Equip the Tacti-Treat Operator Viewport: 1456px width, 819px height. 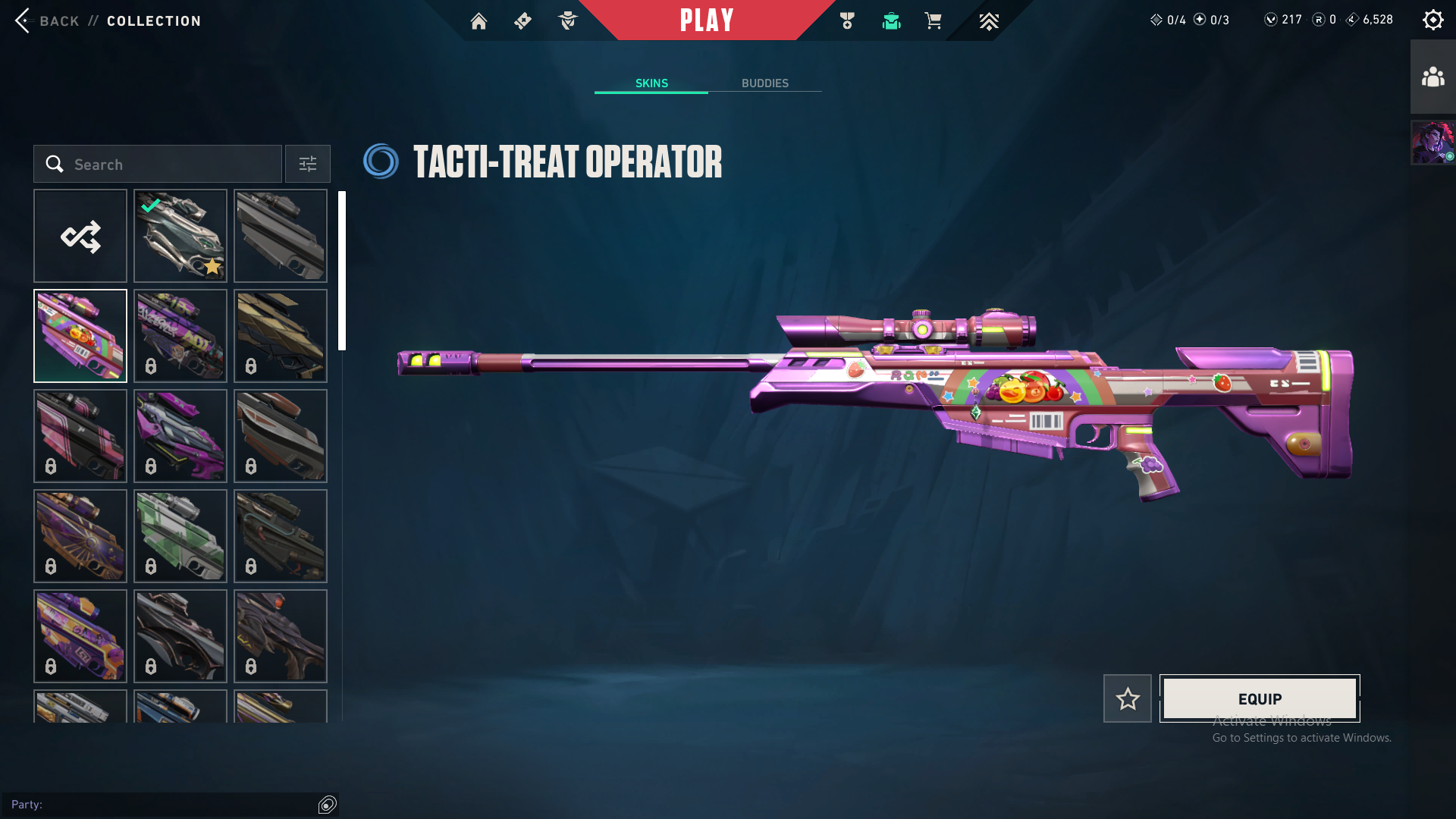[1260, 698]
